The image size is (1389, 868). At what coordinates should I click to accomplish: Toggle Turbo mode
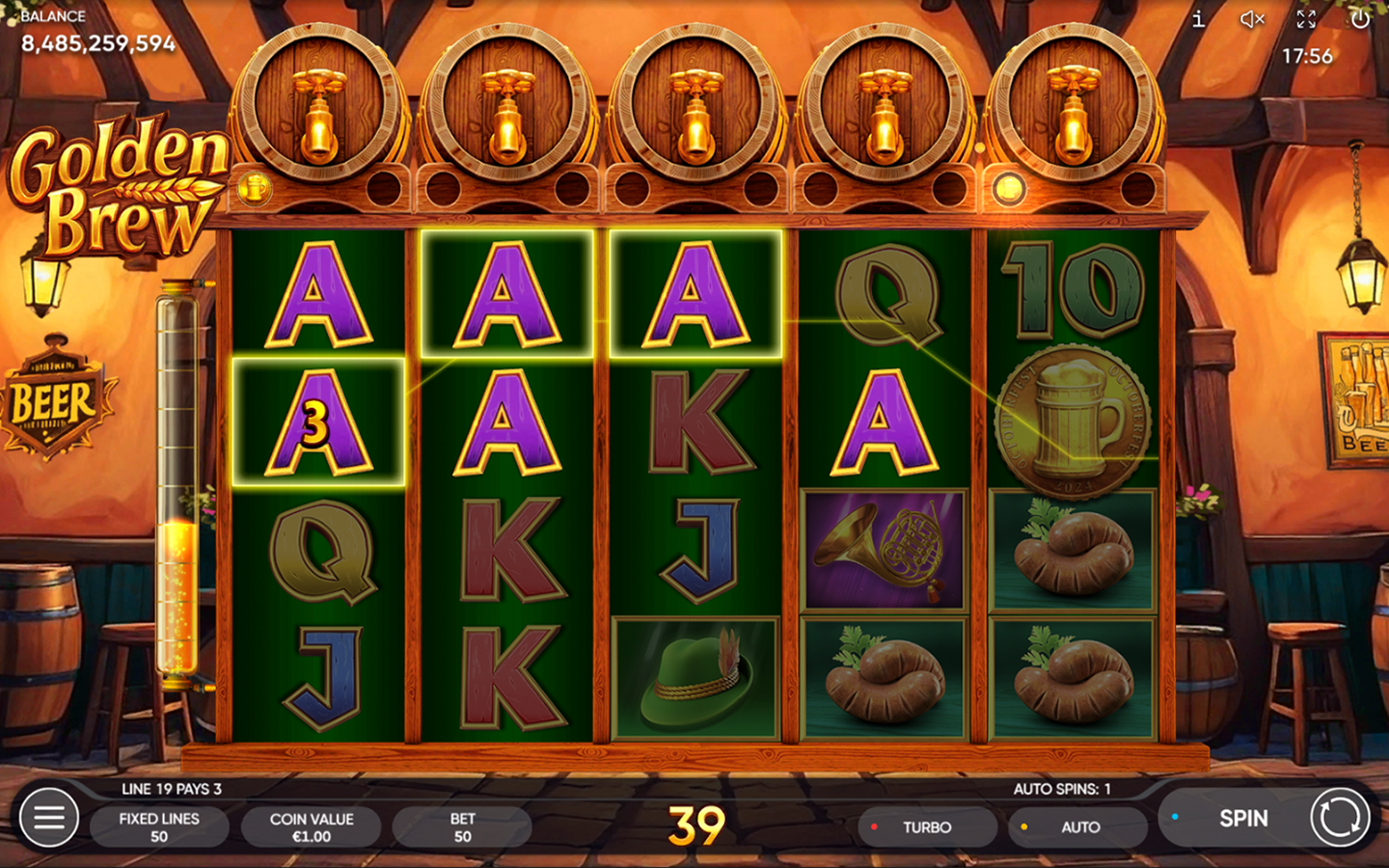926,827
